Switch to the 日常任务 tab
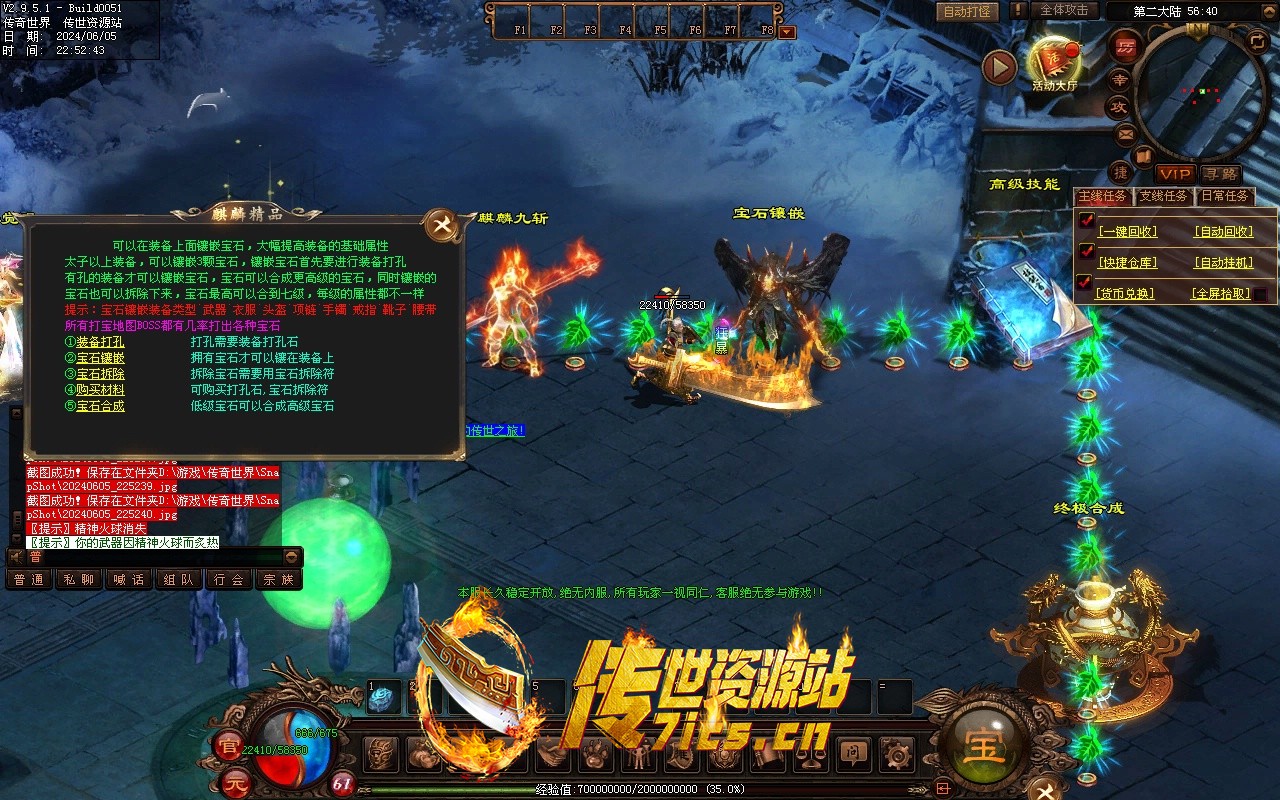Image resolution: width=1280 pixels, height=800 pixels. click(x=1224, y=196)
